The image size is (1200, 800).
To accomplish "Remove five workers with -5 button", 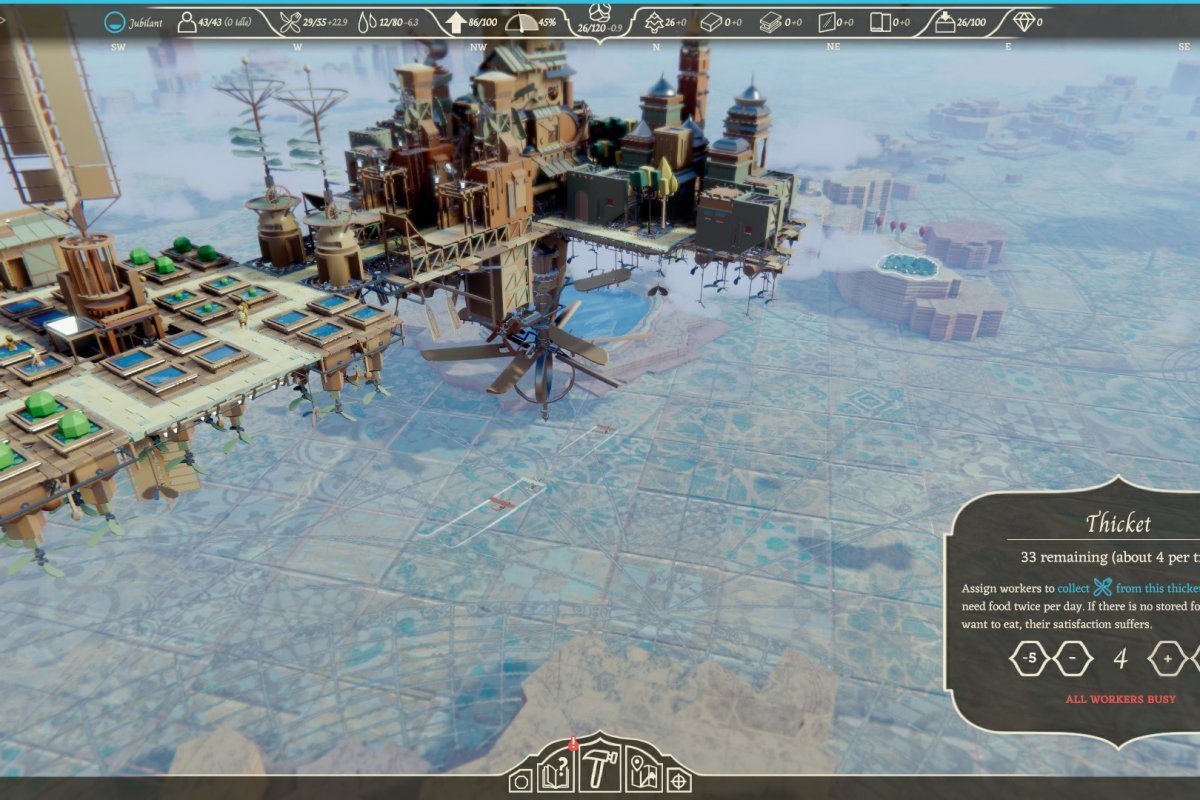I will click(x=1029, y=658).
